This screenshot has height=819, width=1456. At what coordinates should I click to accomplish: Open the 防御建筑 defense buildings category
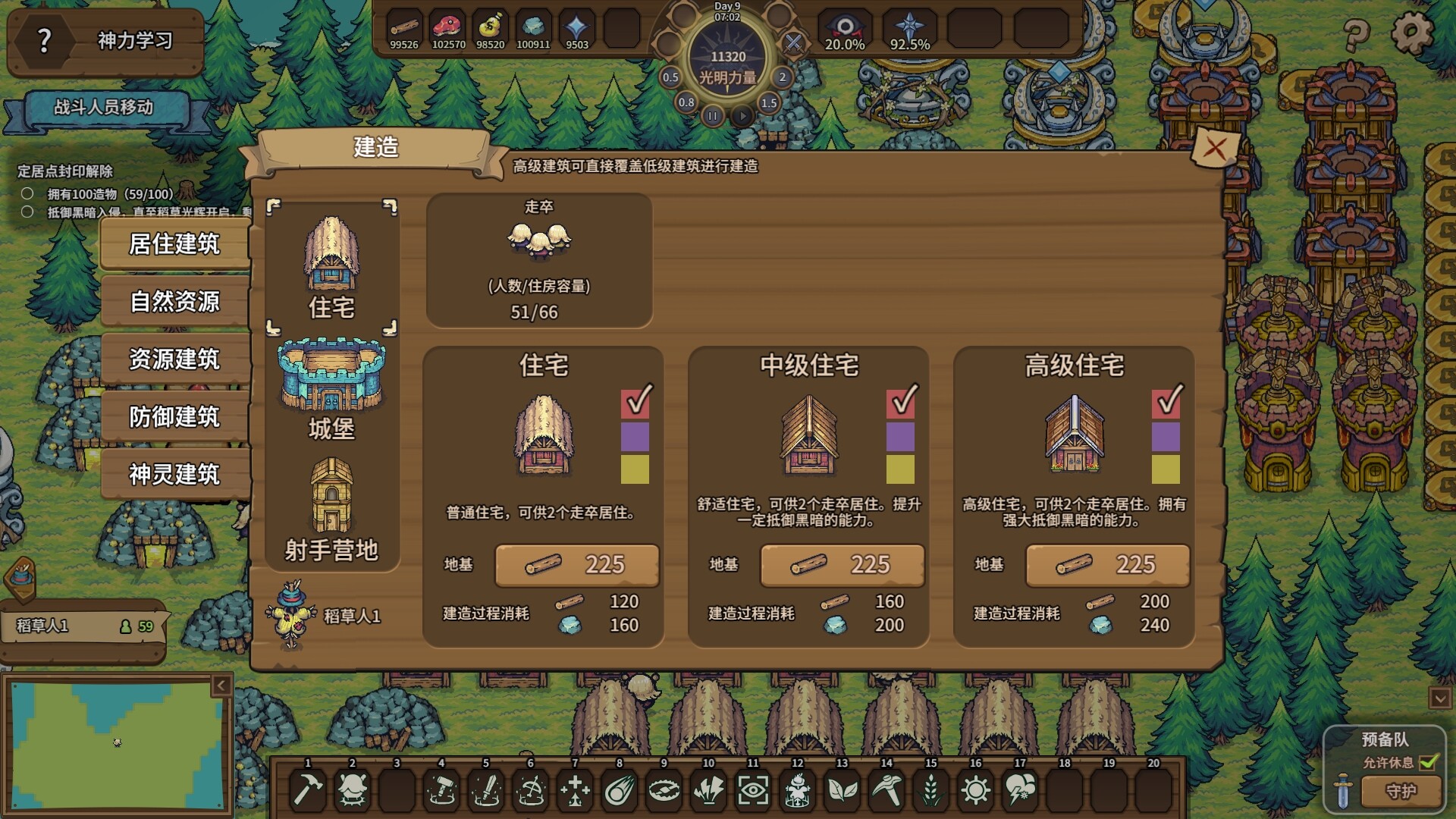pyautogui.click(x=174, y=417)
